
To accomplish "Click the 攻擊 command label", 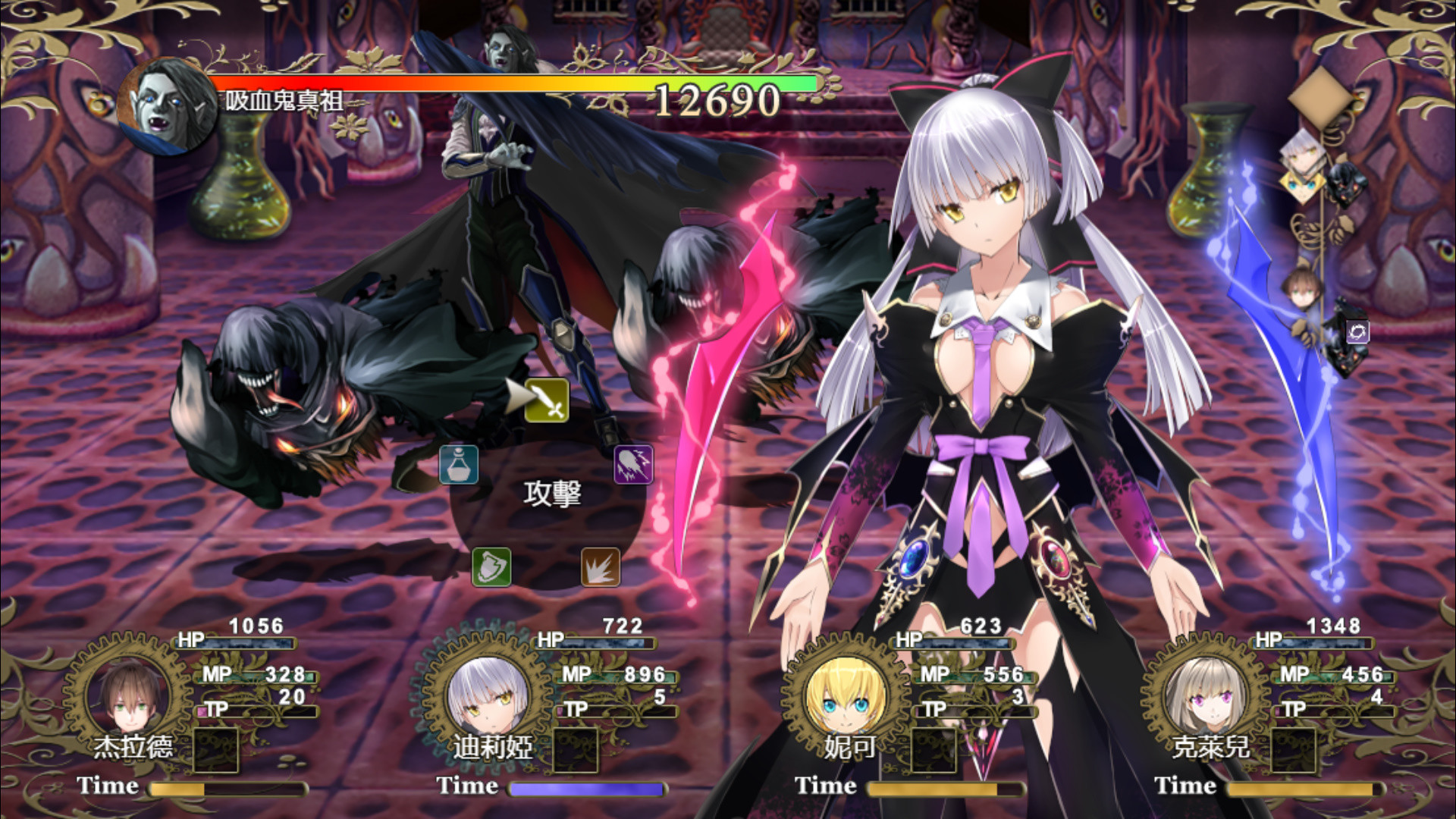I will tap(553, 493).
